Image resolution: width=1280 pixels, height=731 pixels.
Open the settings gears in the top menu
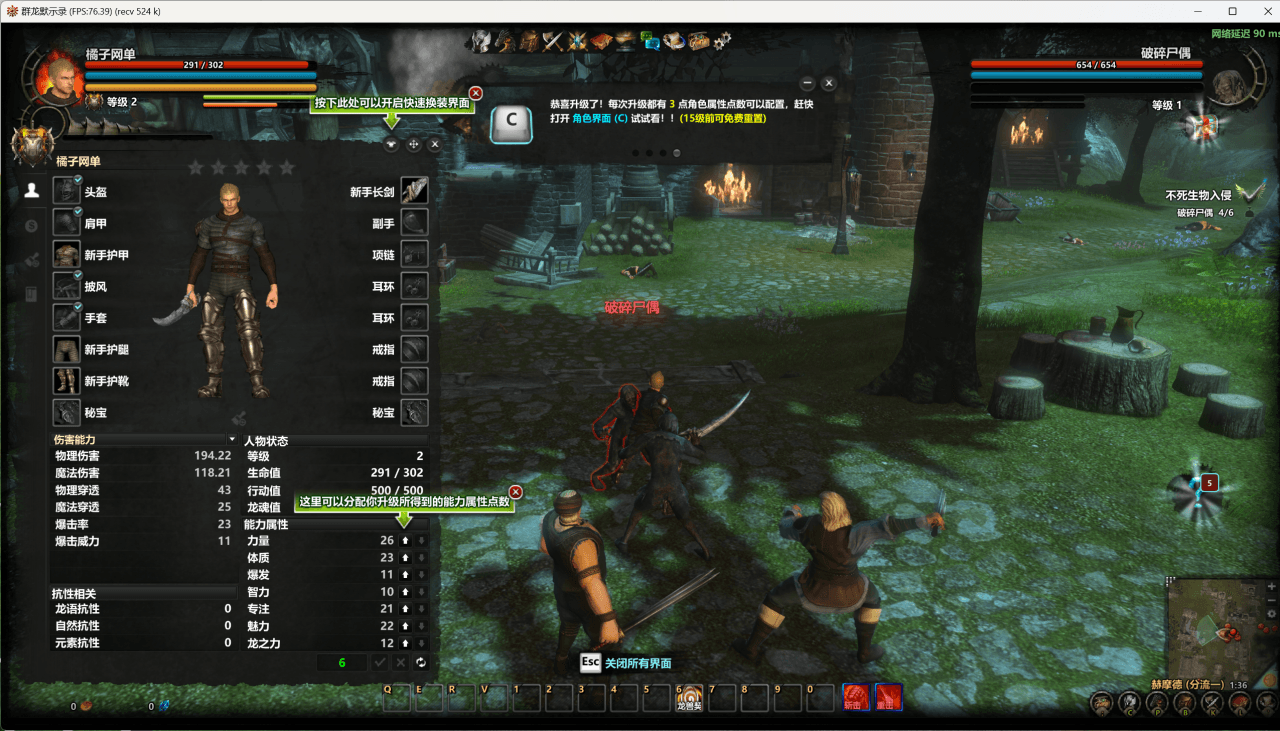pos(722,40)
